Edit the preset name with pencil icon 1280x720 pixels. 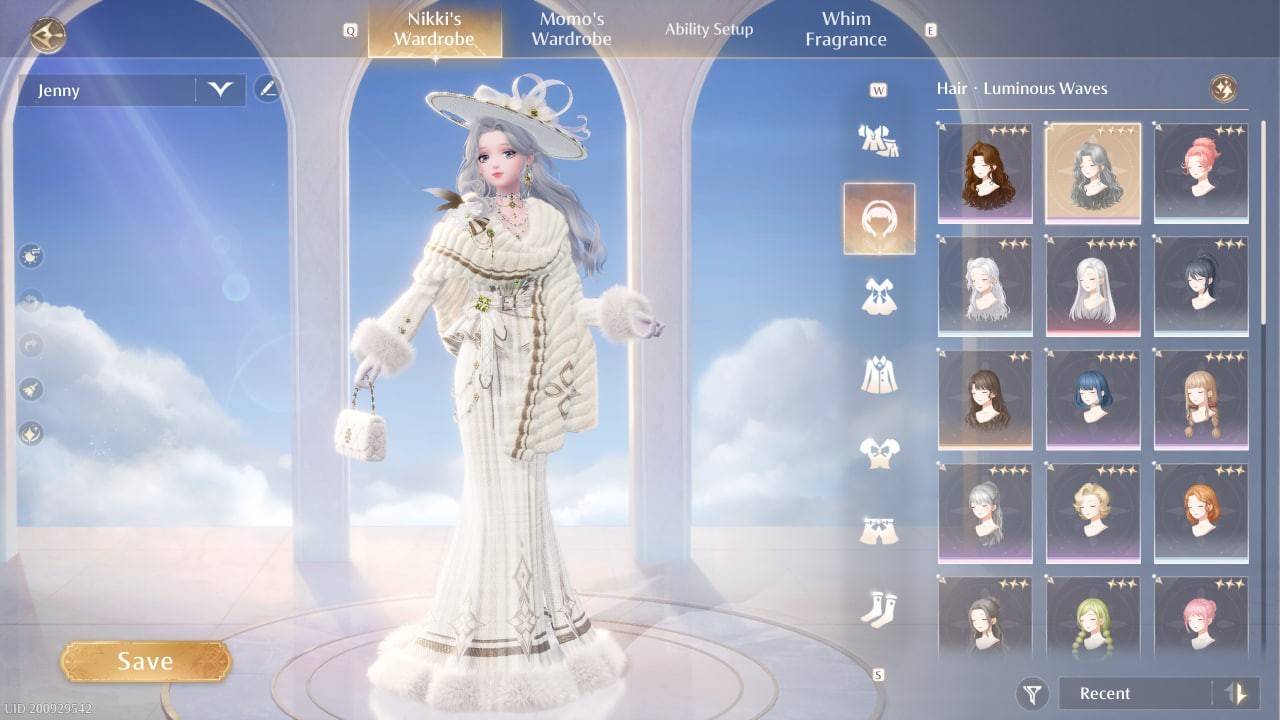pyautogui.click(x=265, y=90)
